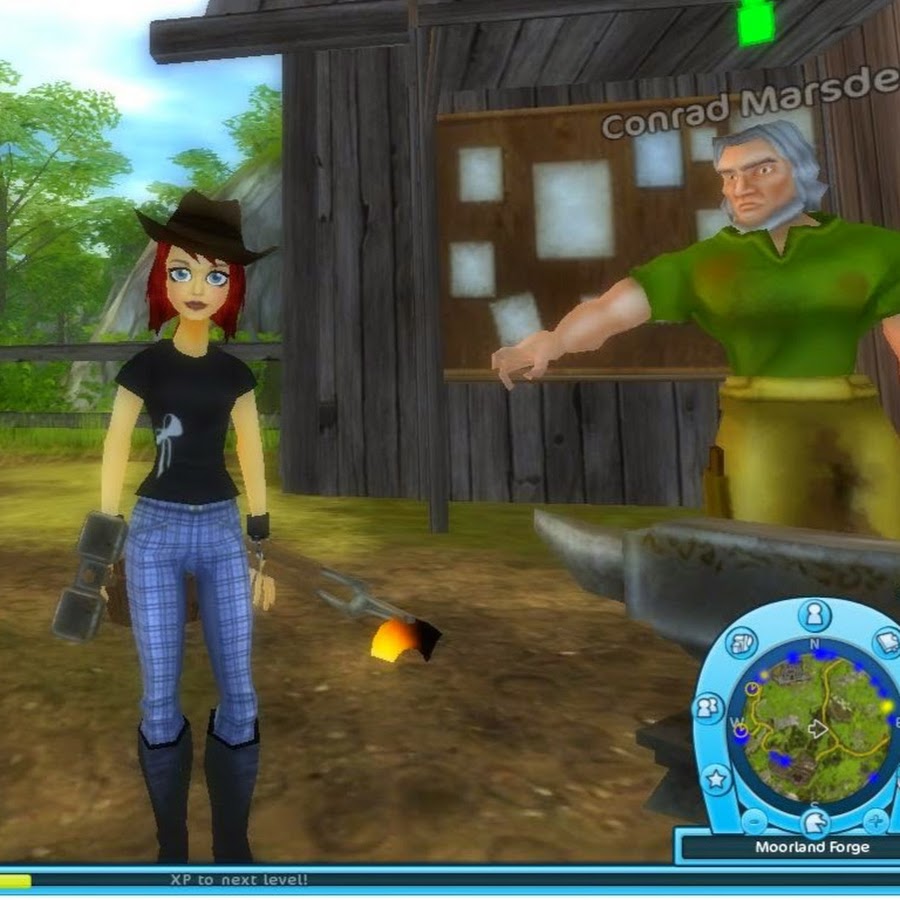This screenshot has width=900, height=900.
Task: Open the map scroll icon
Action: point(743,642)
